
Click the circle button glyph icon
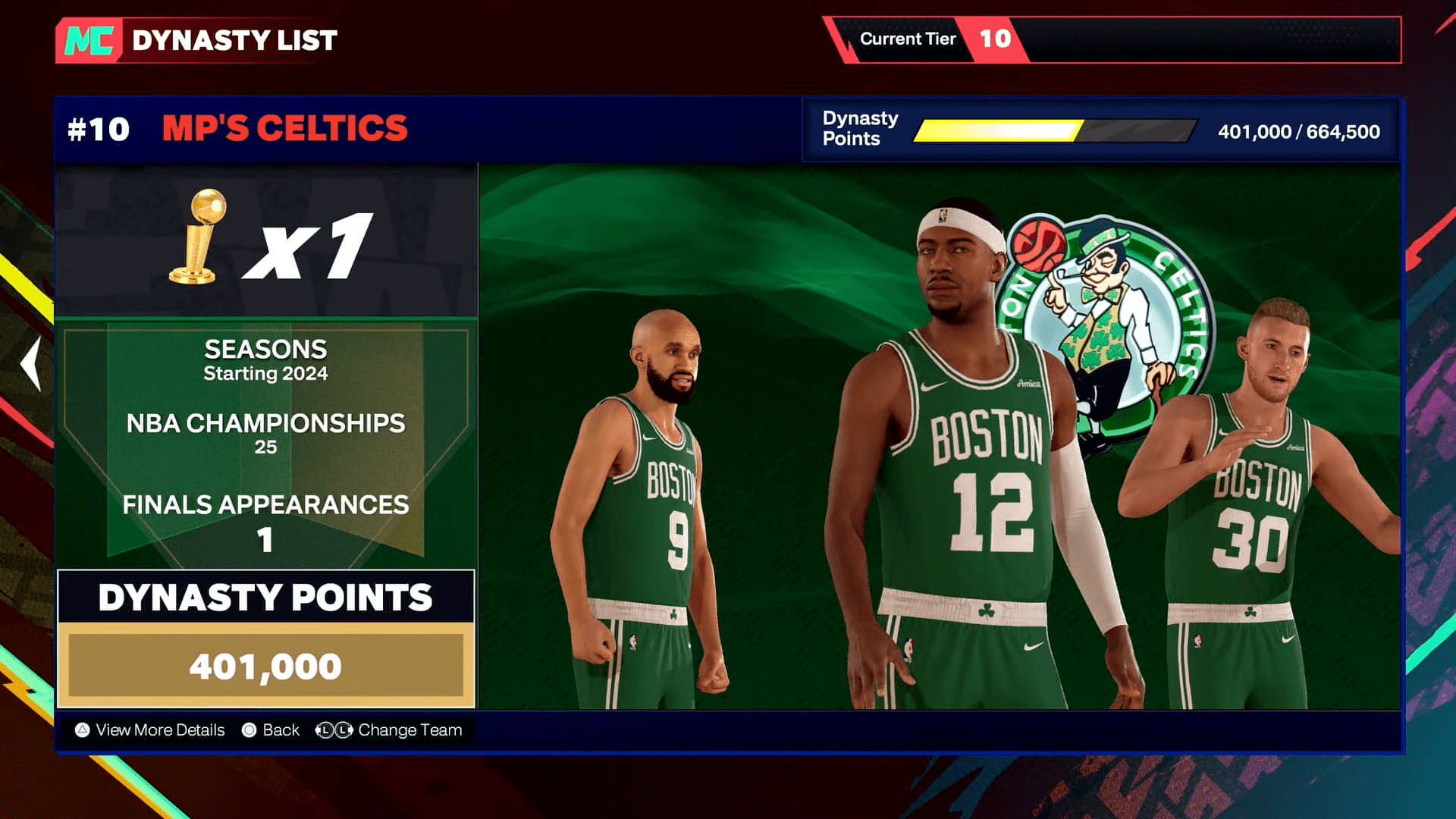point(248,730)
